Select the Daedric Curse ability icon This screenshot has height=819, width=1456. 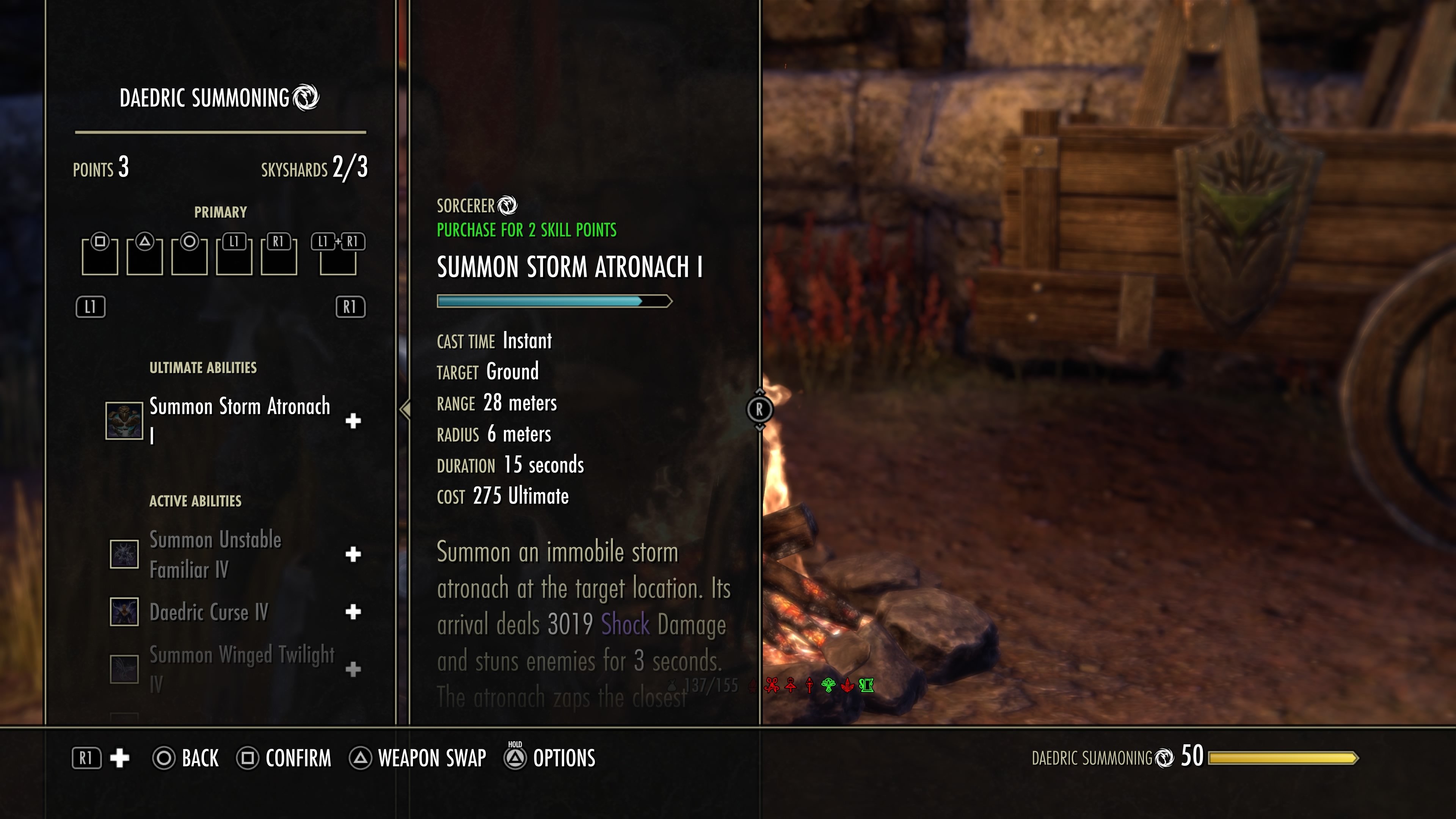coord(124,612)
